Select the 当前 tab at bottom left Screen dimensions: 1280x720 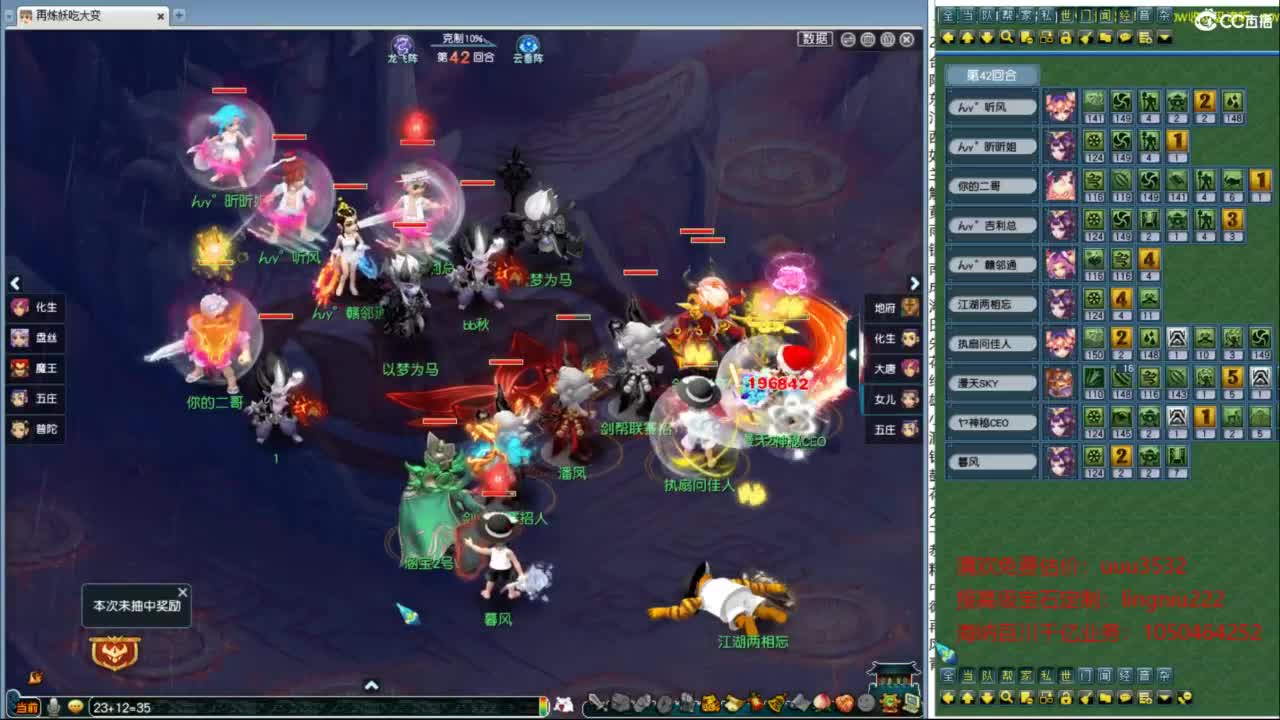pos(25,708)
